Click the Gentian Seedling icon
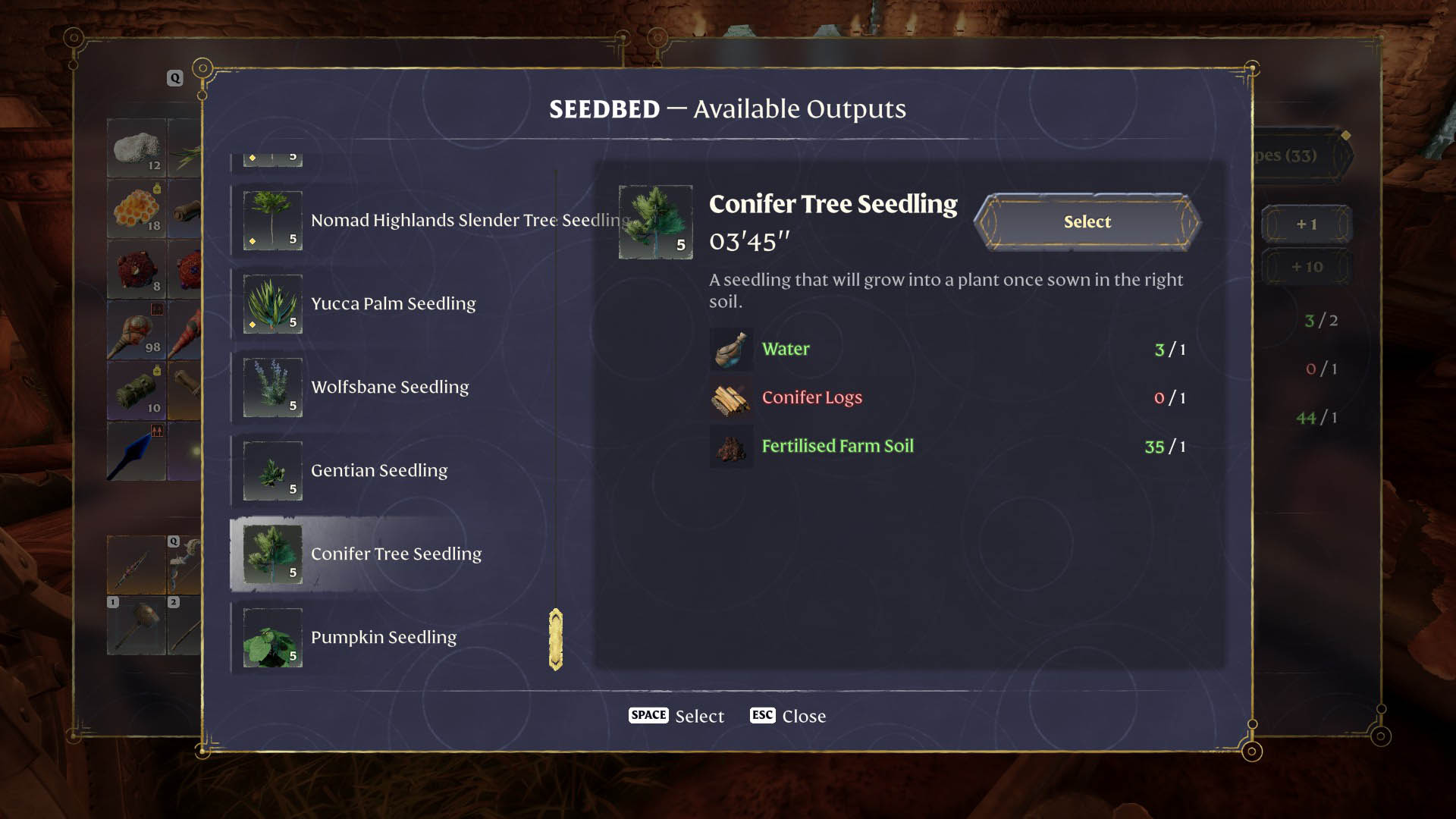The width and height of the screenshot is (1456, 819). [x=271, y=471]
